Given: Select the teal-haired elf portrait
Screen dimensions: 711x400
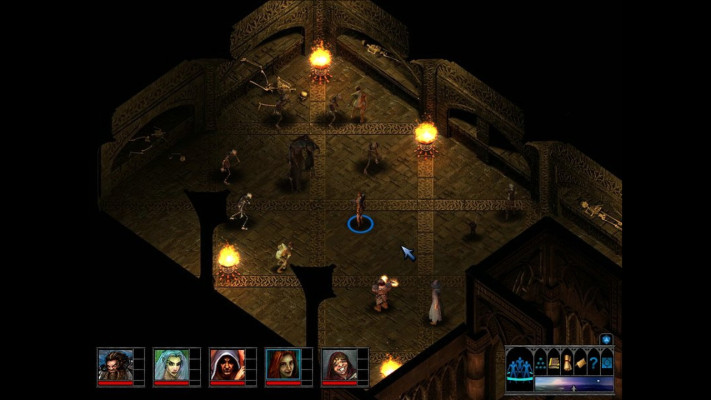Looking at the screenshot, I should coord(170,364).
